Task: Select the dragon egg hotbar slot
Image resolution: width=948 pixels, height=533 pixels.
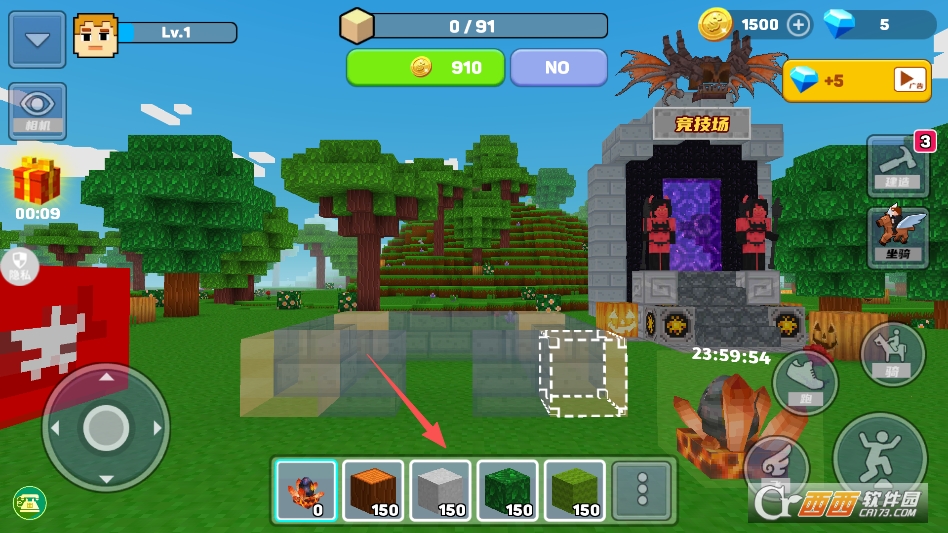Action: [x=306, y=491]
